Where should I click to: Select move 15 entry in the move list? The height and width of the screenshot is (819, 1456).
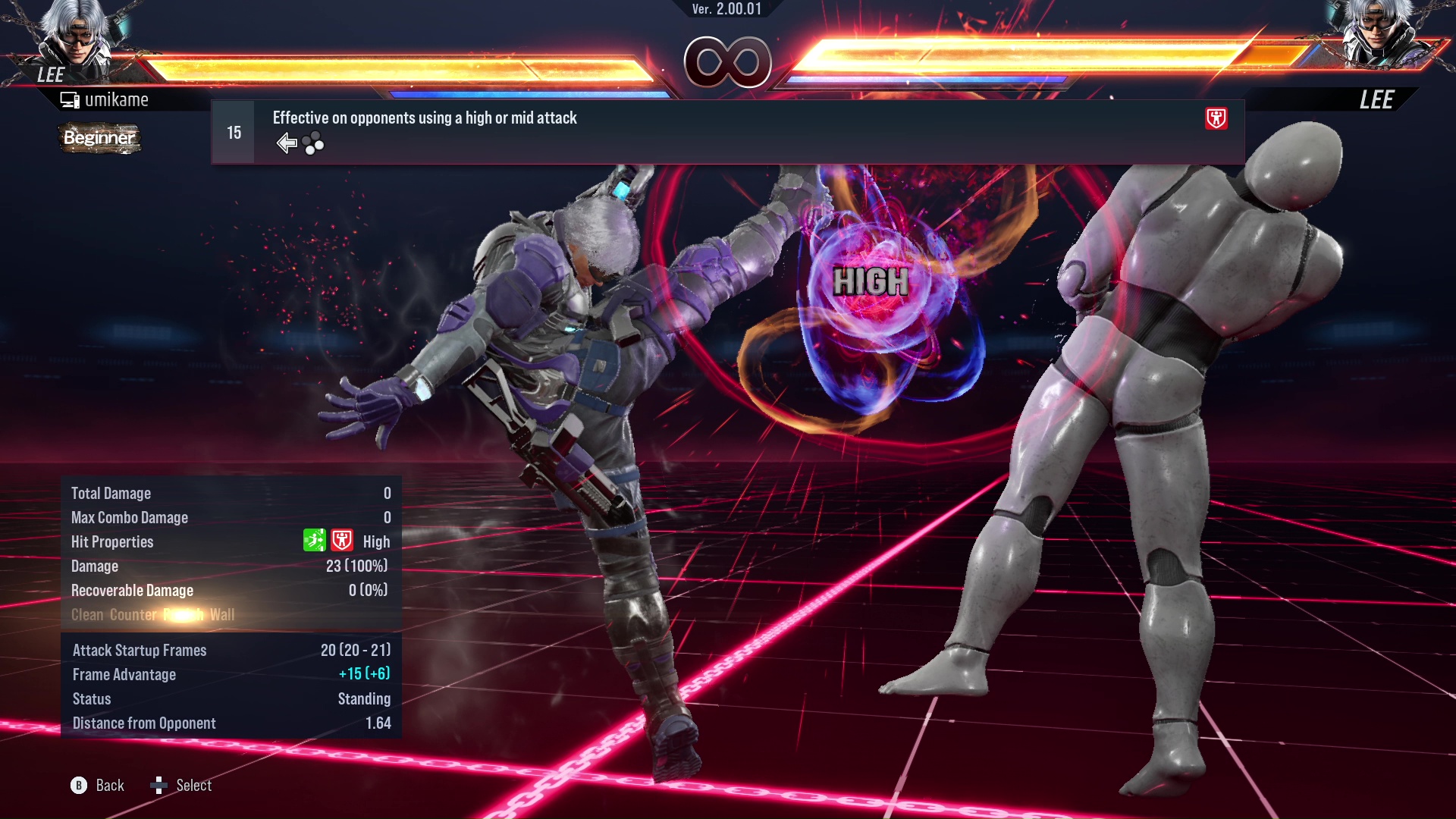(234, 133)
